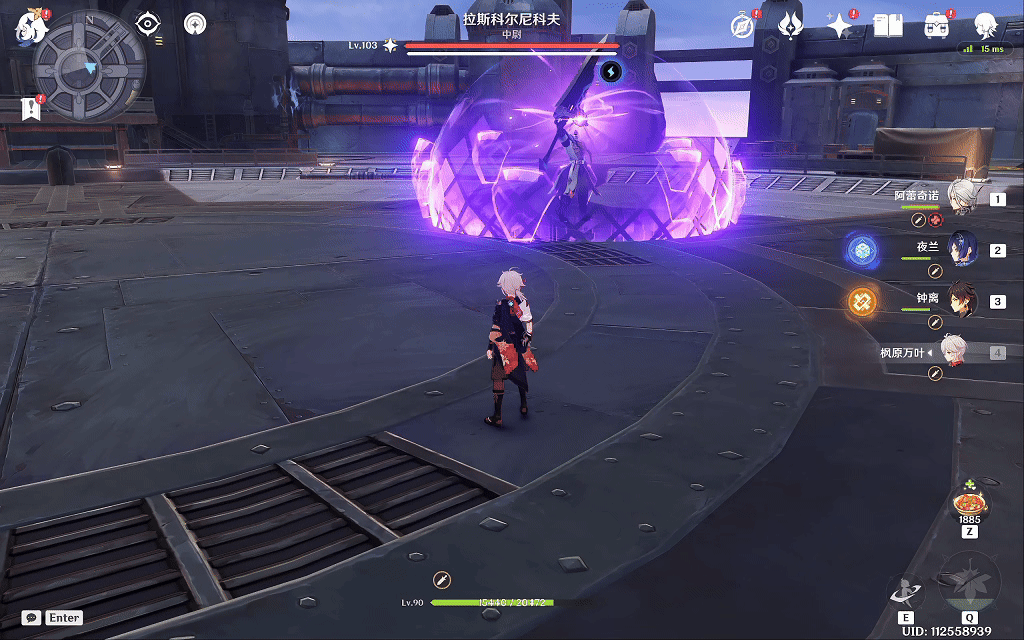Click the round target icon beside the eye

point(195,23)
